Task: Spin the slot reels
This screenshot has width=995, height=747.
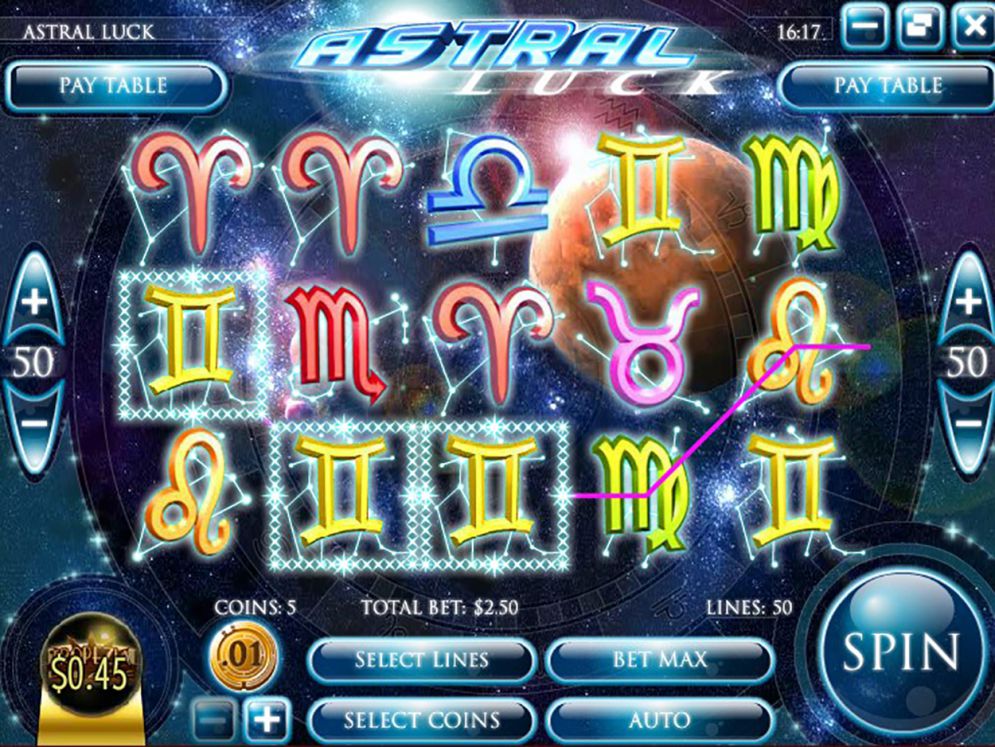Action: pos(901,651)
